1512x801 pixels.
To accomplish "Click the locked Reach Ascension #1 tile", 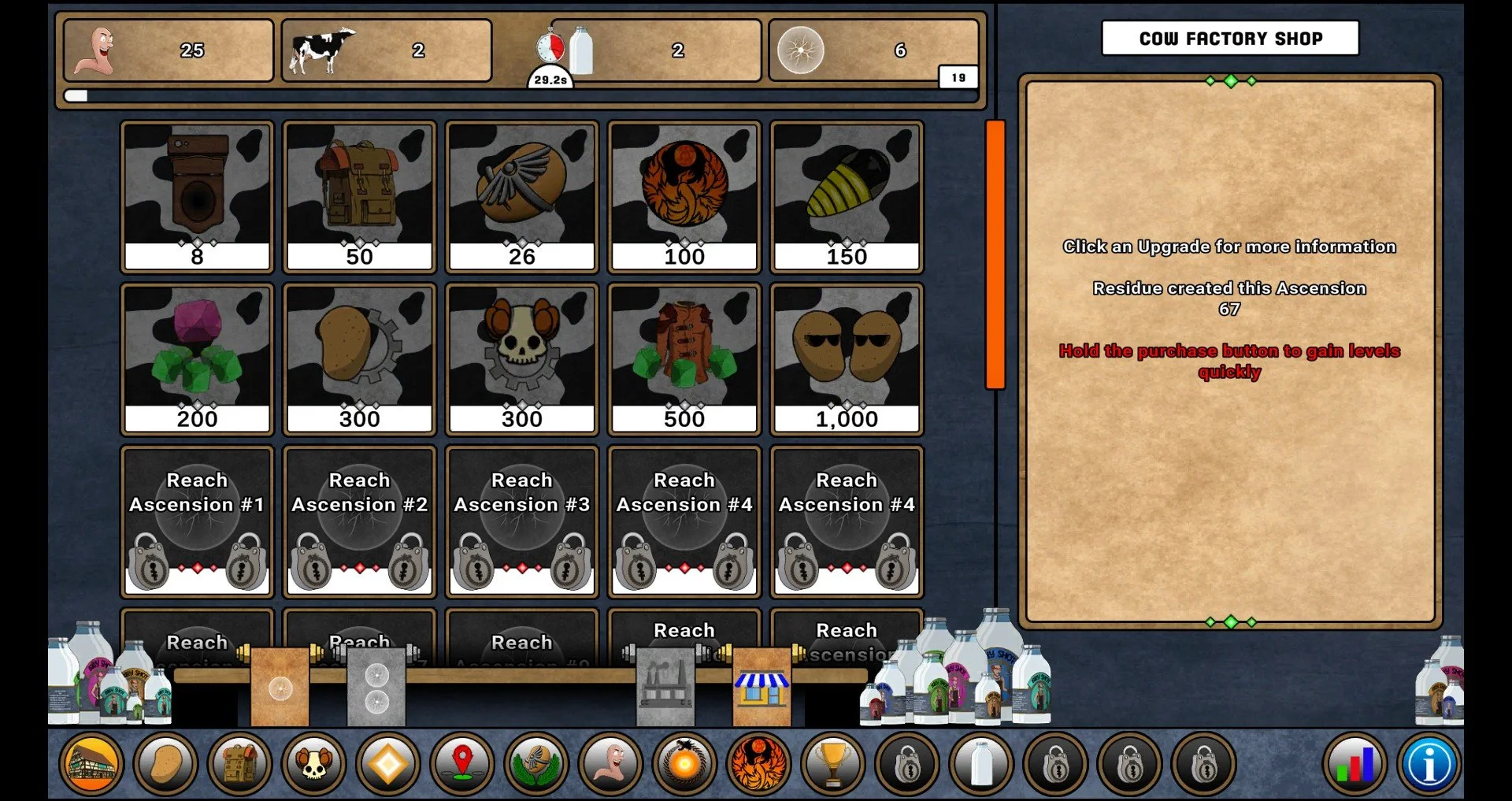I will coord(197,521).
